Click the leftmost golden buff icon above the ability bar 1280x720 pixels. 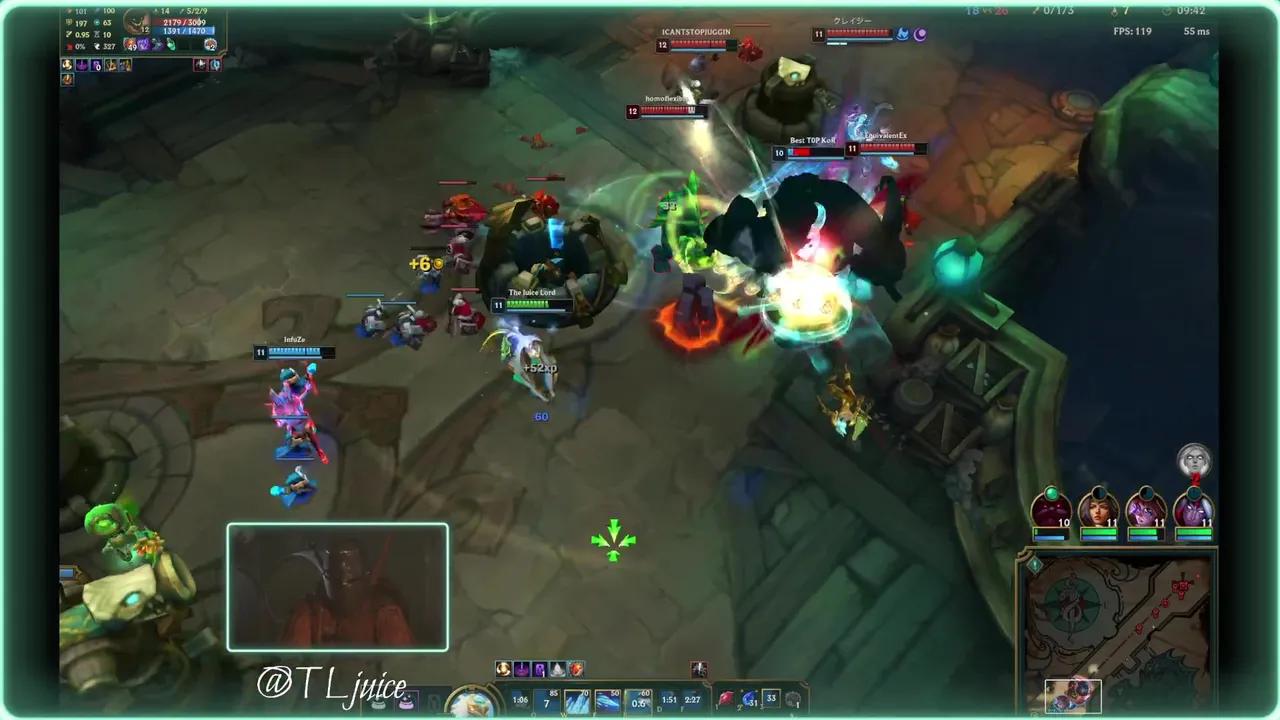click(503, 669)
